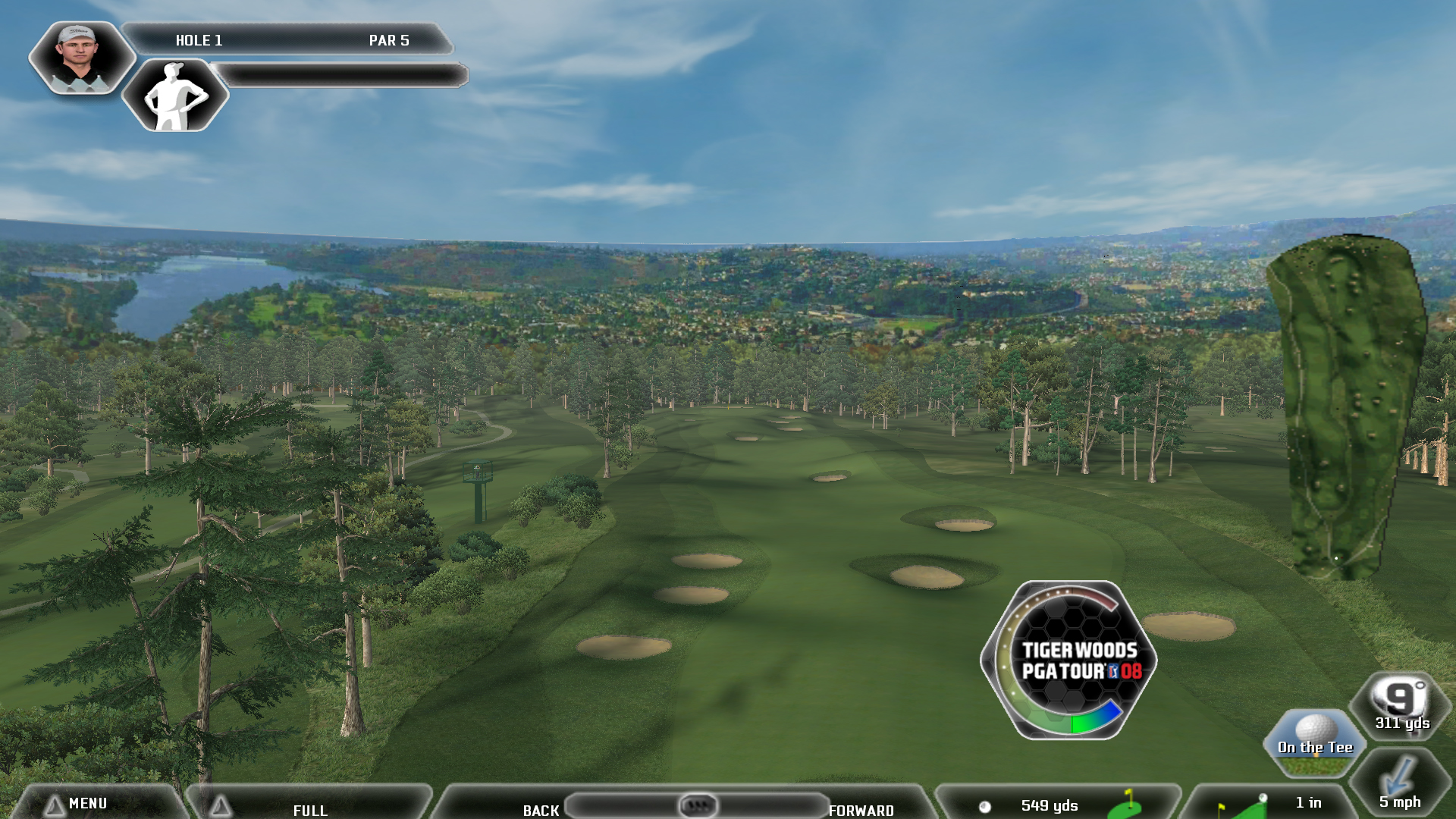Screen dimensions: 1456x819
Task: Click the stance slider handle between BACK and FORWARD
Action: [x=698, y=804]
